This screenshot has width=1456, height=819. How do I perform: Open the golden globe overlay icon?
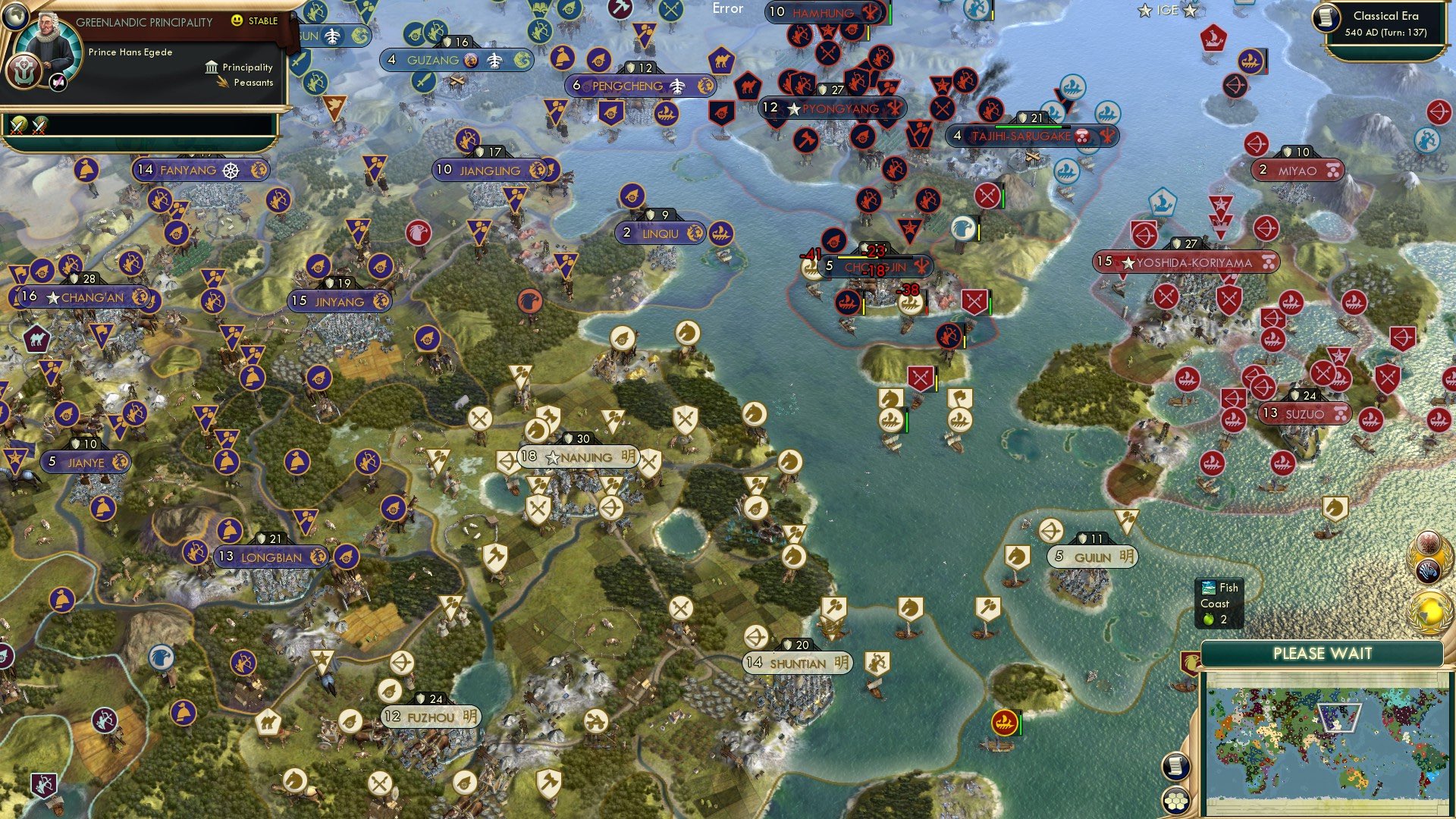point(1429,611)
